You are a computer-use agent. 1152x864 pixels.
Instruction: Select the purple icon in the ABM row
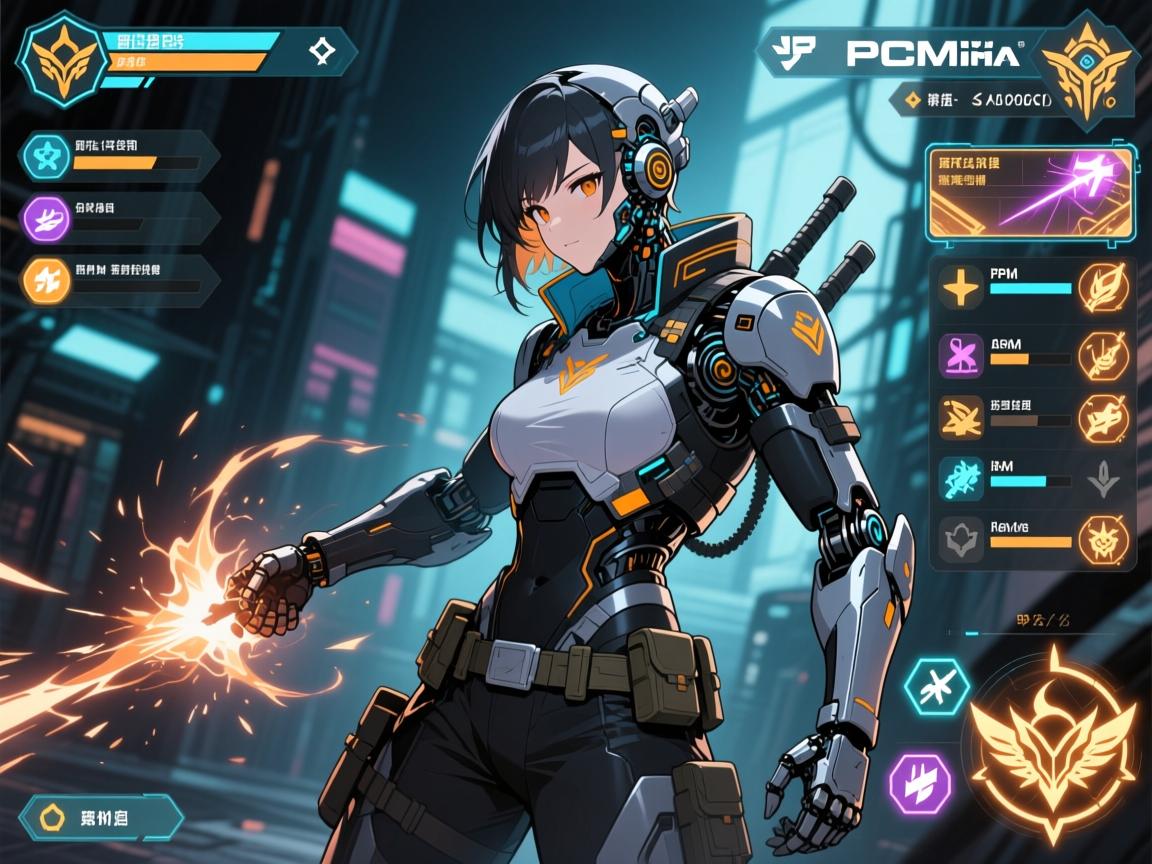961,355
